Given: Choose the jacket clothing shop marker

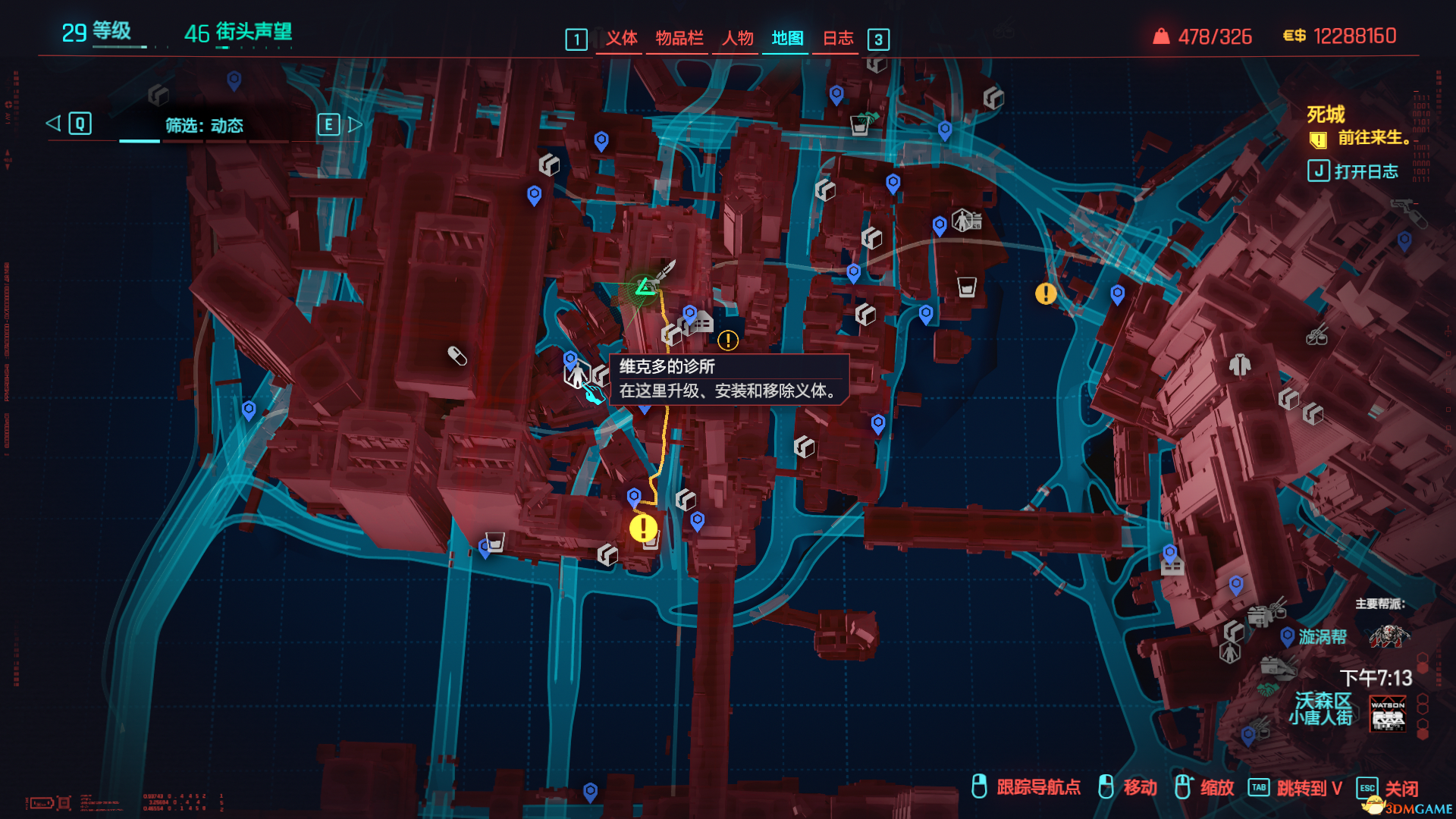Looking at the screenshot, I should (x=1240, y=365).
